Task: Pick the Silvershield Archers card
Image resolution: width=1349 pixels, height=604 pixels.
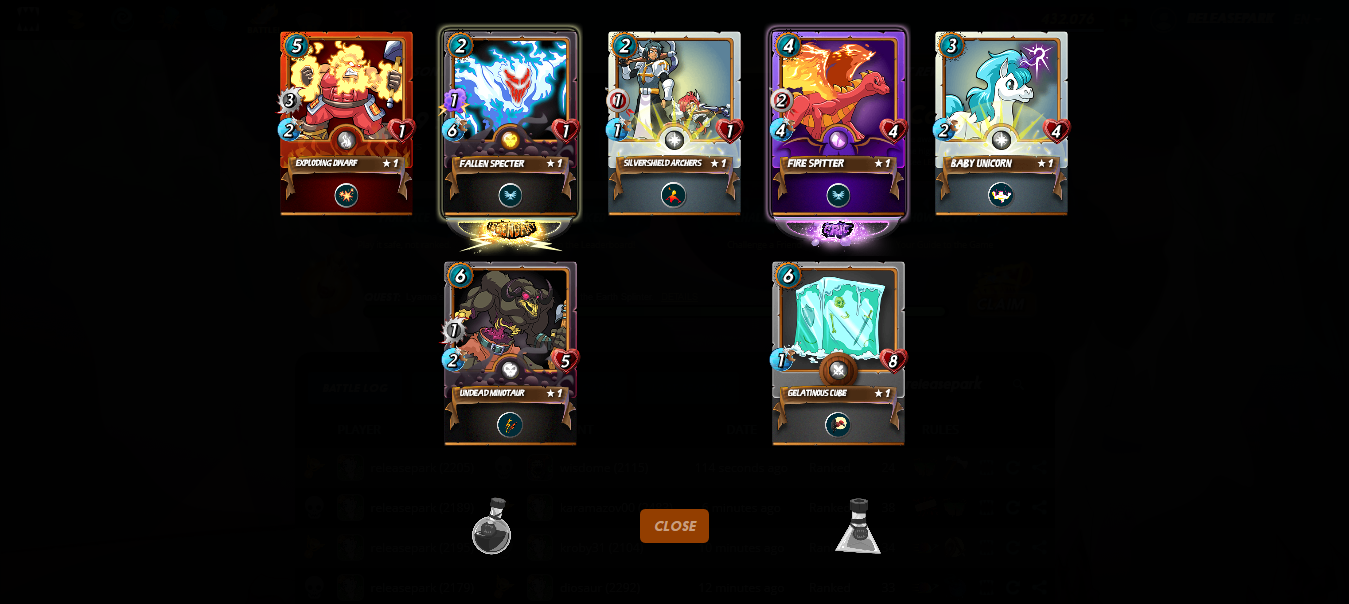Action: pyautogui.click(x=674, y=123)
